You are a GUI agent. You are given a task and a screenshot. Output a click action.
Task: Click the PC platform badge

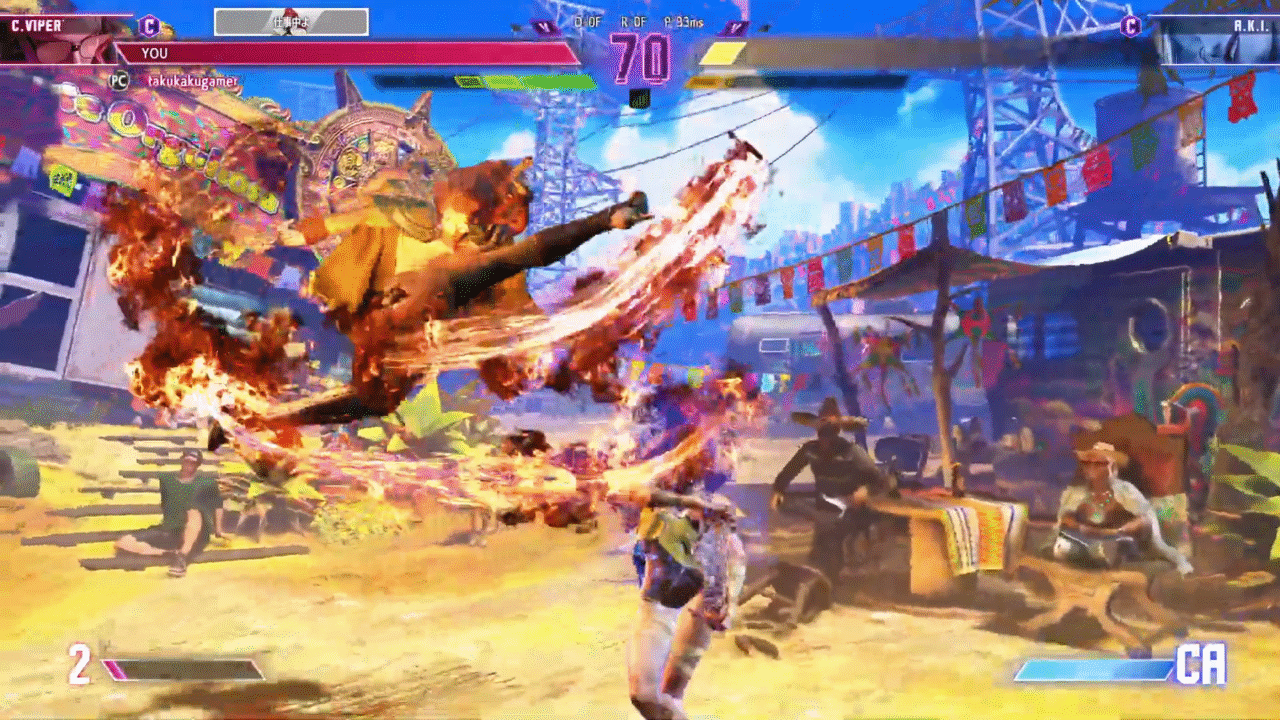[119, 79]
